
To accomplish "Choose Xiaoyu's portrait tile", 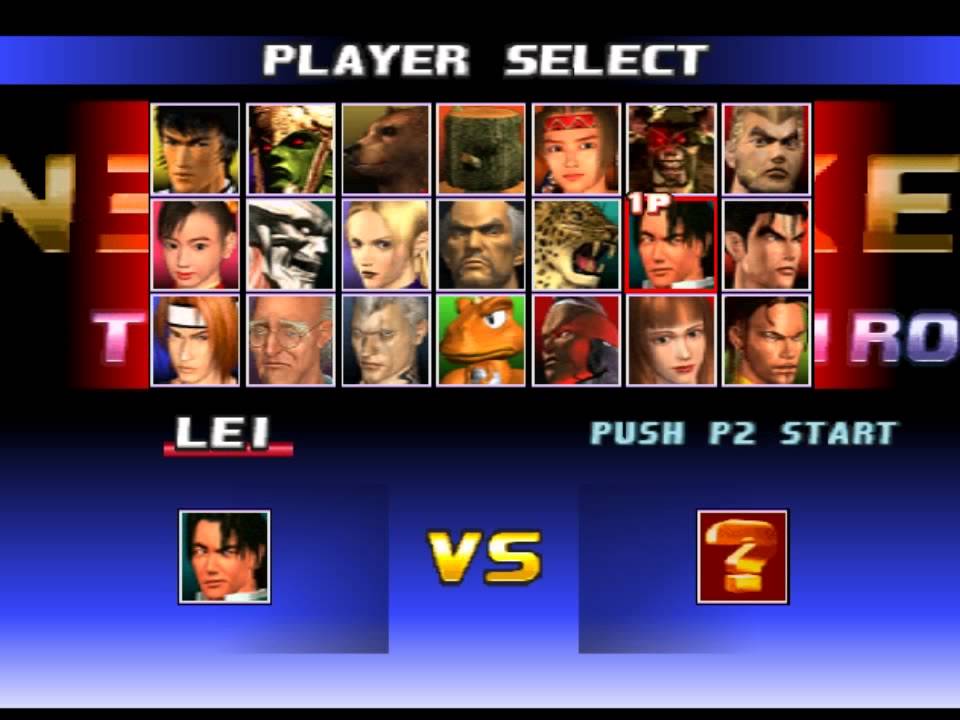I will (195, 244).
